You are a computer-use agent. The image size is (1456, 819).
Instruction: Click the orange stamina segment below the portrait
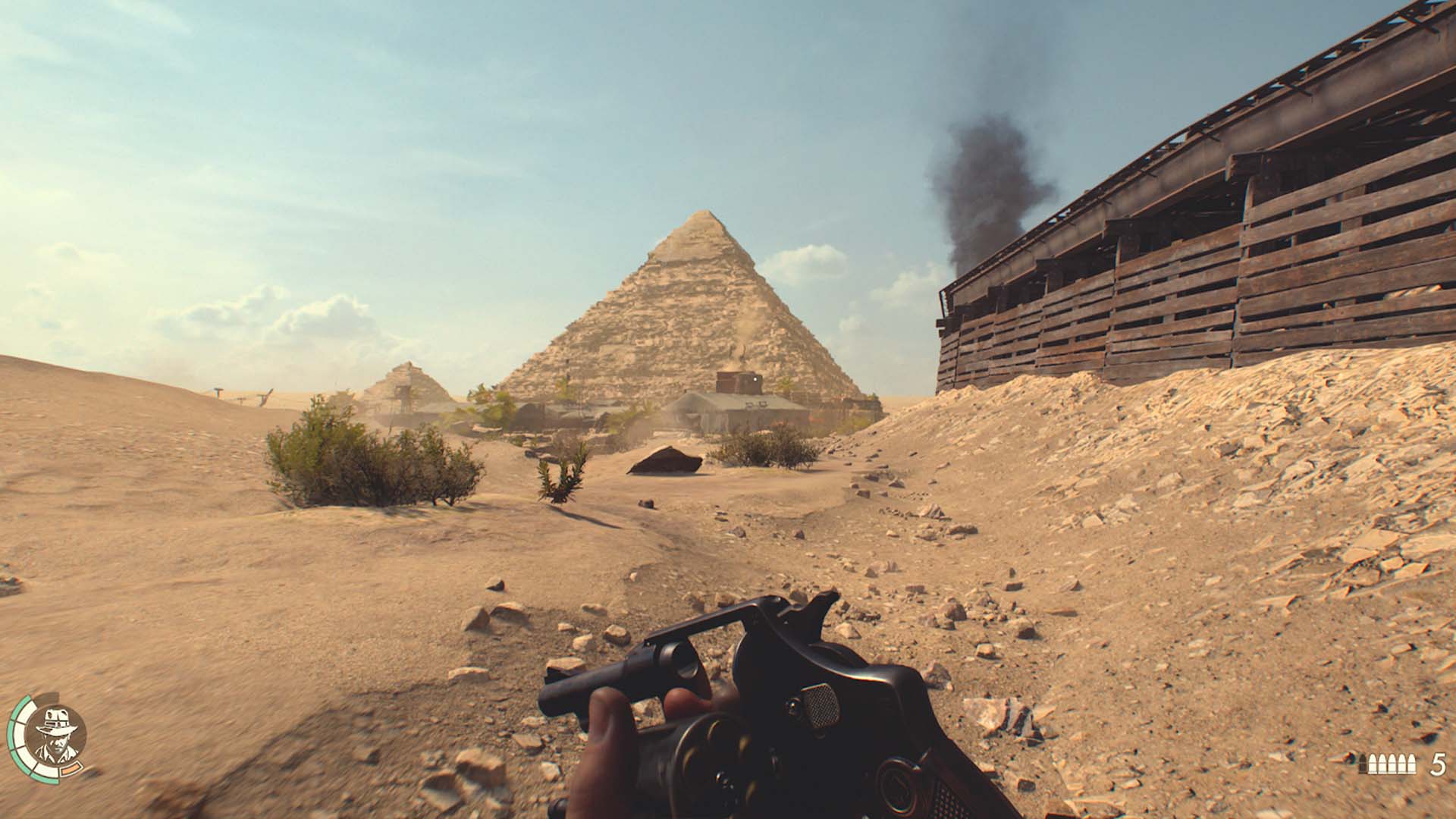[71, 770]
